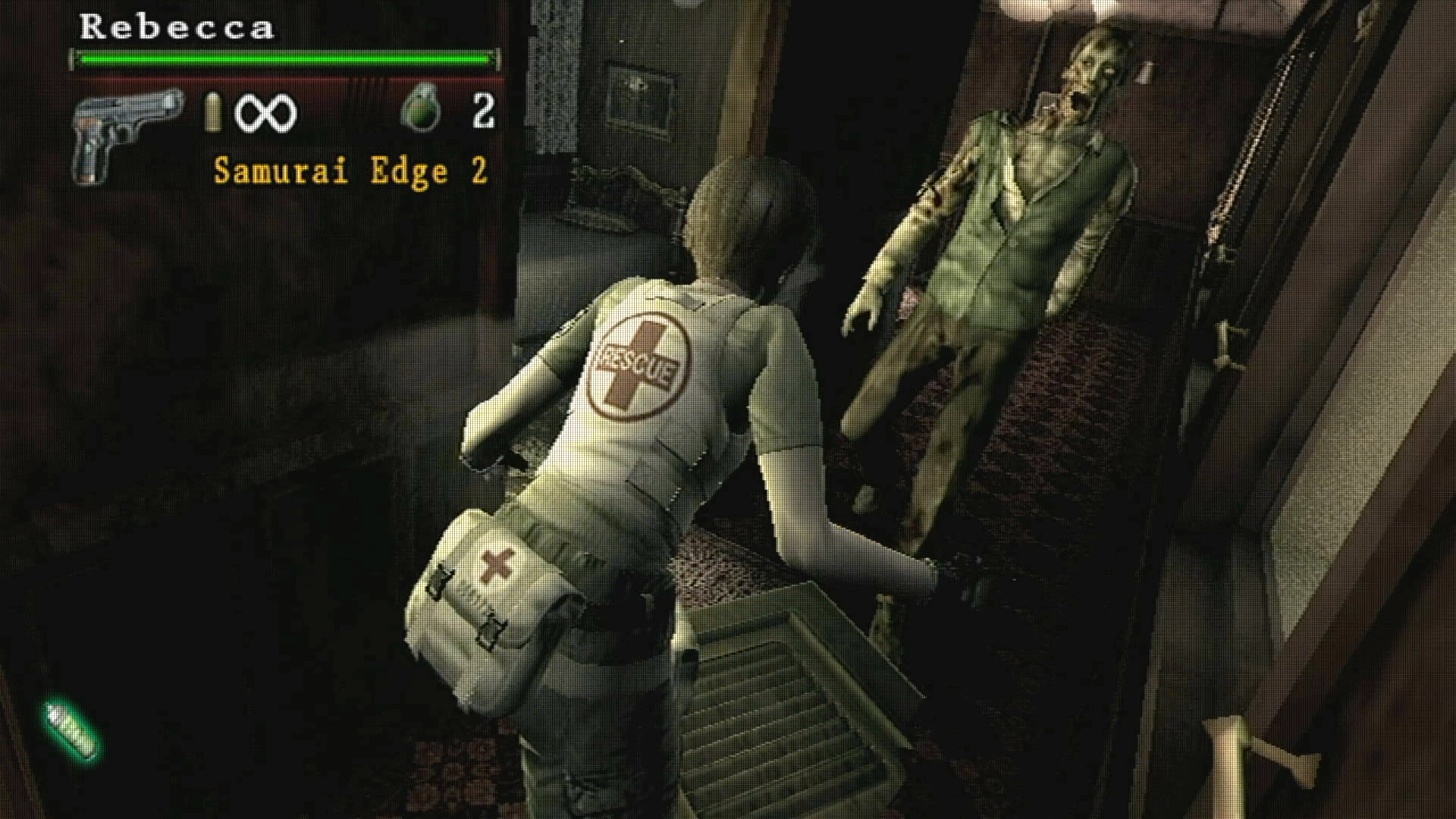Click the item count number 2
This screenshot has width=1456, height=819.
pyautogui.click(x=483, y=108)
